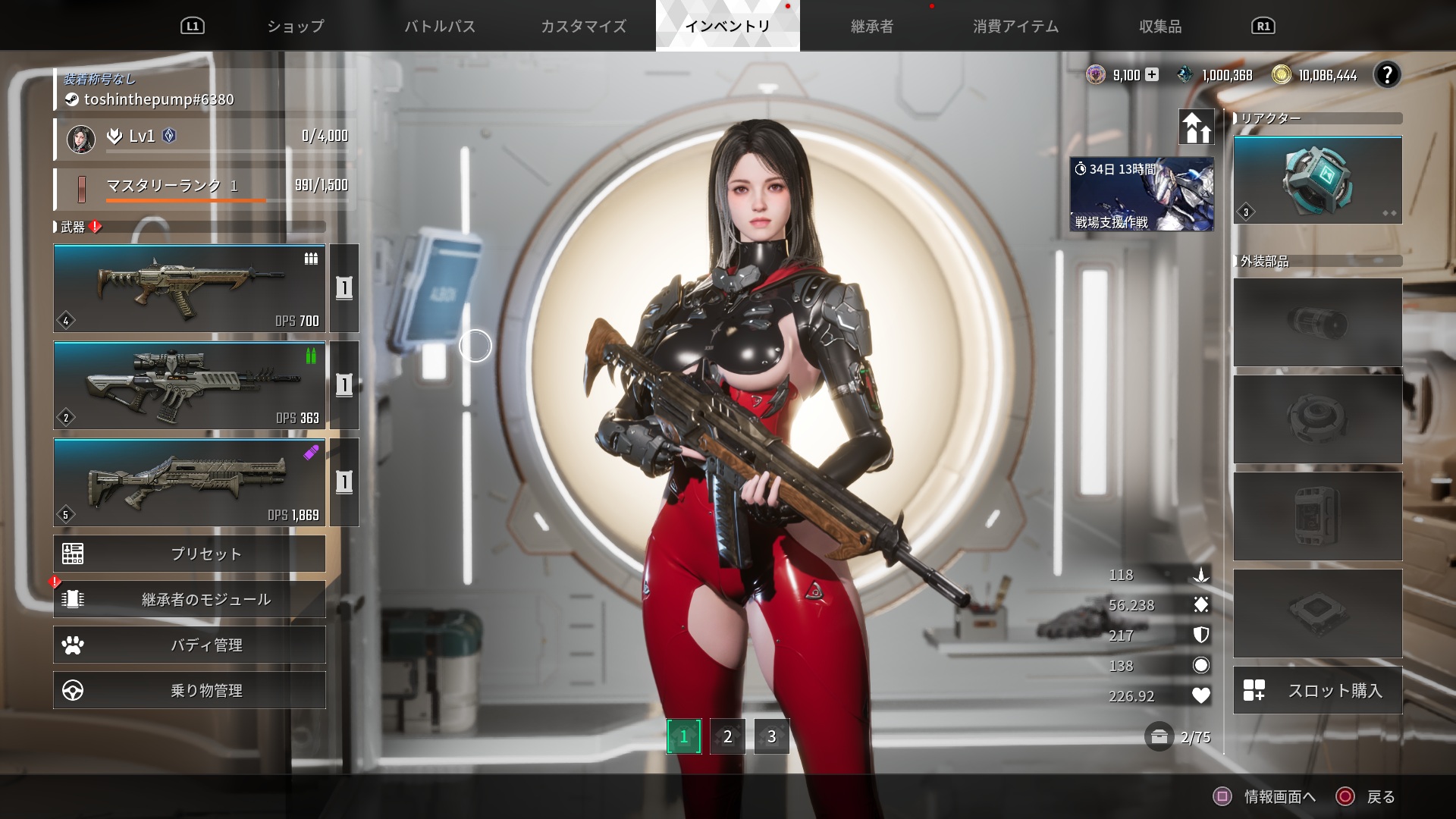Viewport: 1456px width, 819px height.
Task: Open the プリセット menu
Action: [x=190, y=554]
